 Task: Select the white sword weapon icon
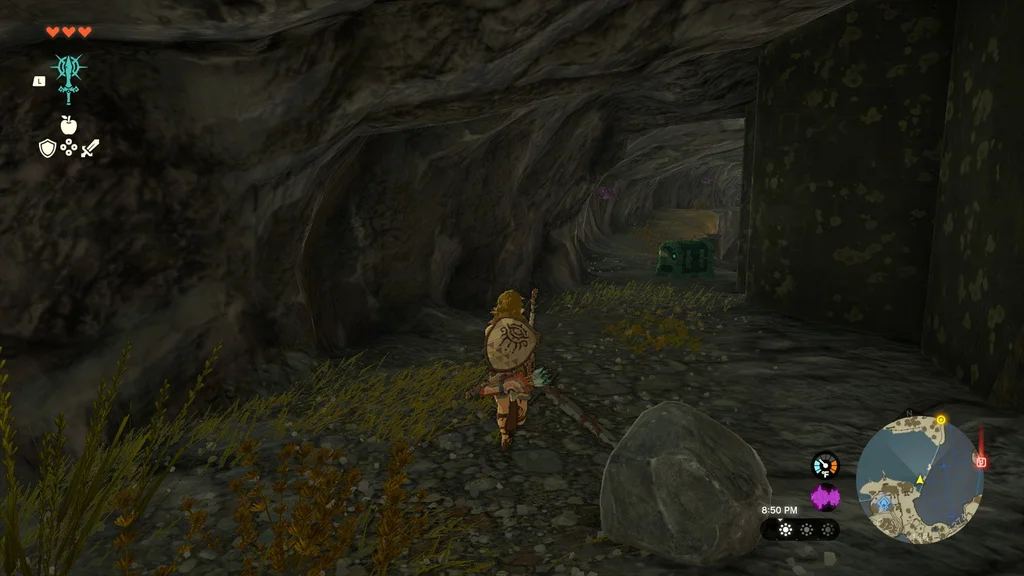(90, 149)
